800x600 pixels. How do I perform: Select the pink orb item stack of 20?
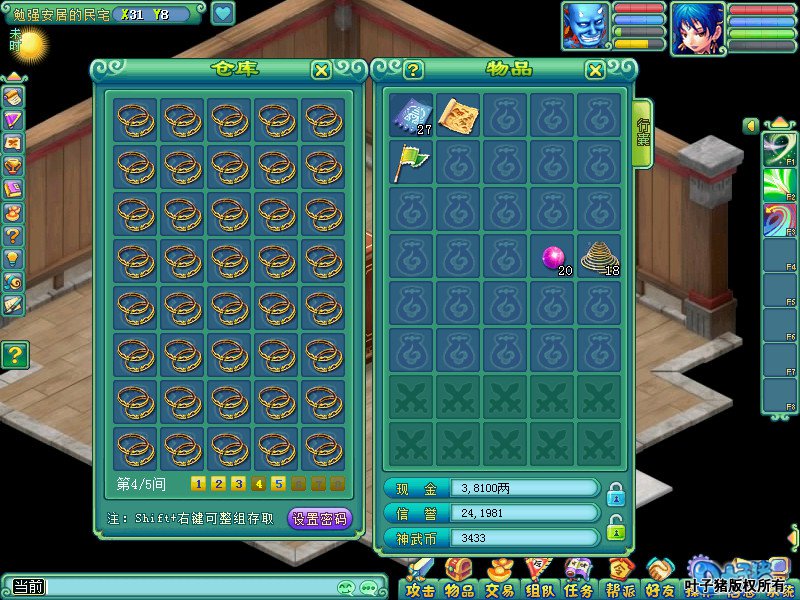click(553, 257)
